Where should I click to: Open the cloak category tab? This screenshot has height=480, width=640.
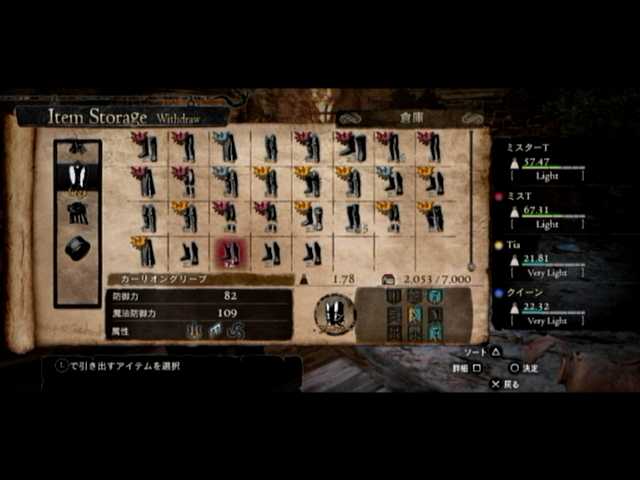(77, 213)
